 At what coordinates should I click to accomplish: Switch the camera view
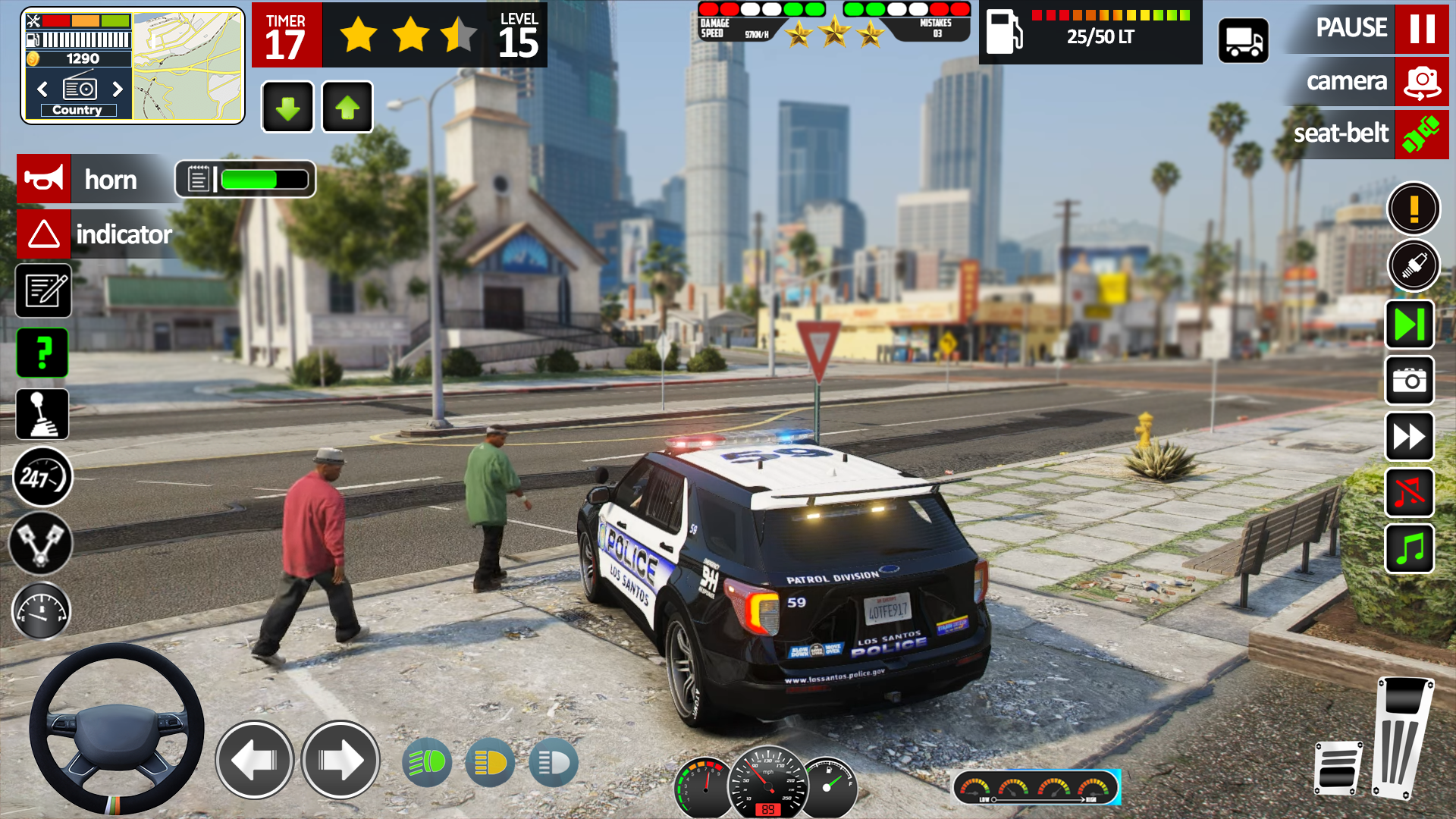click(x=1421, y=82)
